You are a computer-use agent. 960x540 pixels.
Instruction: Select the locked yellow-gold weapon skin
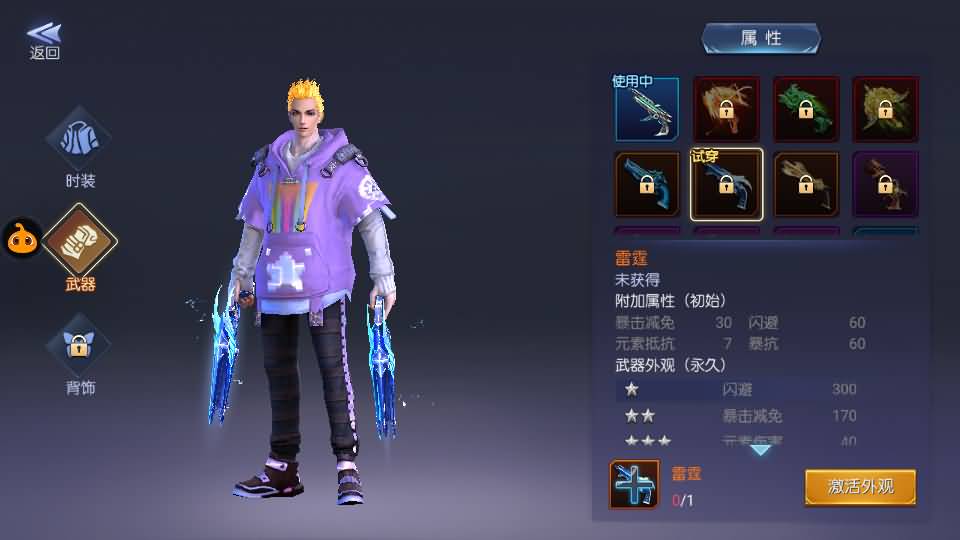[885, 109]
